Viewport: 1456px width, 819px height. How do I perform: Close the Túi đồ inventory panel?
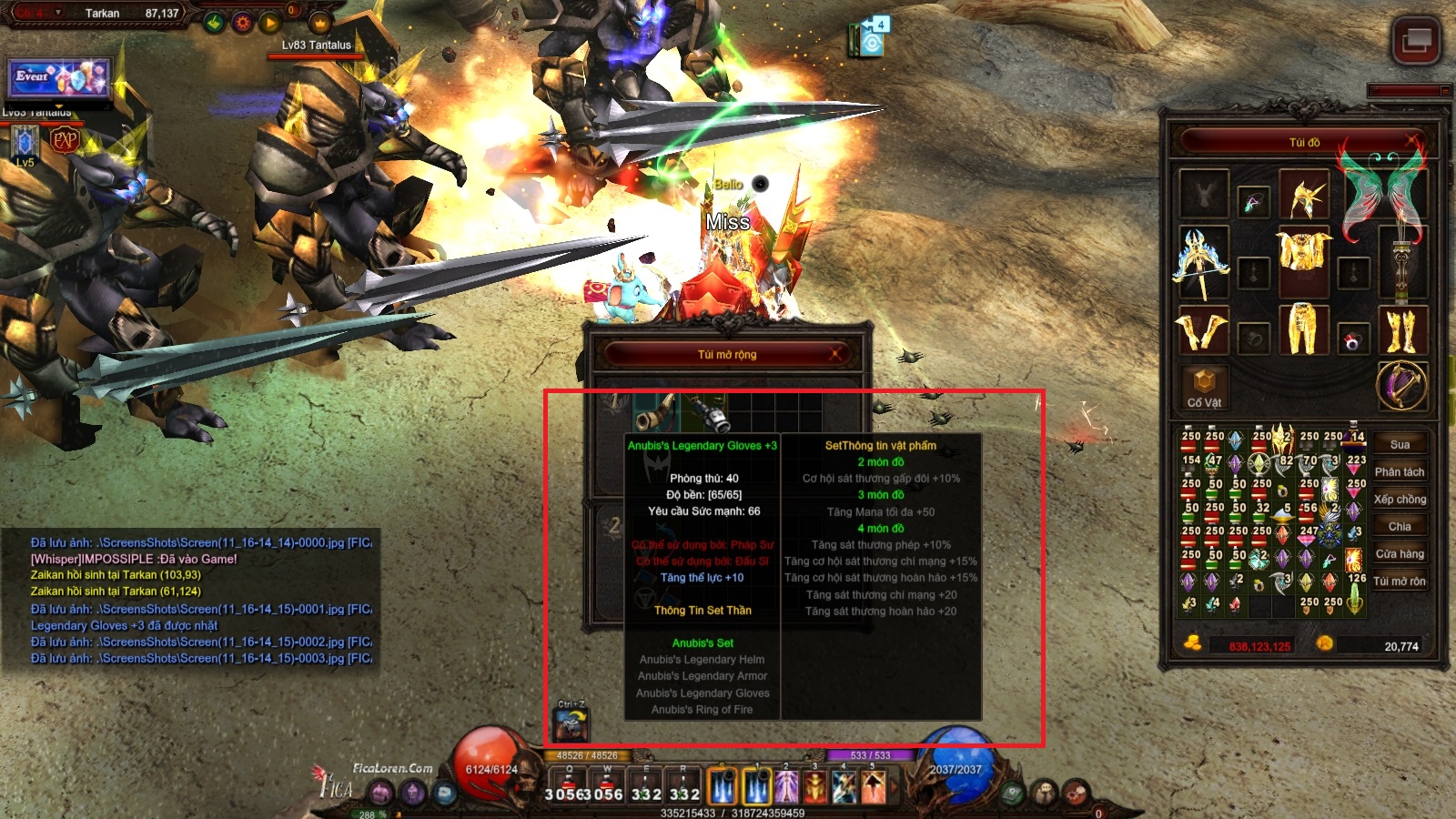click(1412, 141)
